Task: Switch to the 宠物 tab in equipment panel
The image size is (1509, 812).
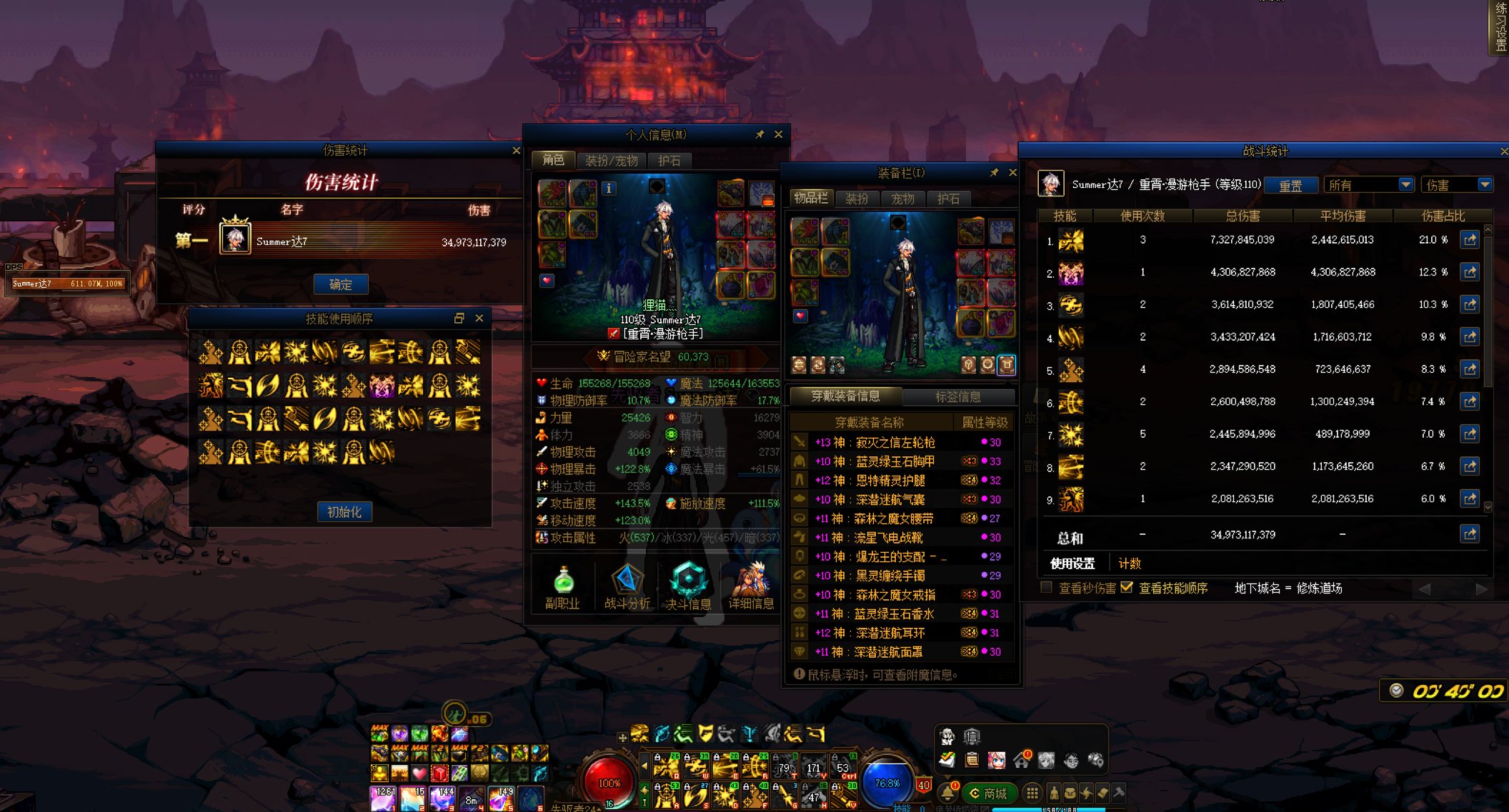Action: 903,199
